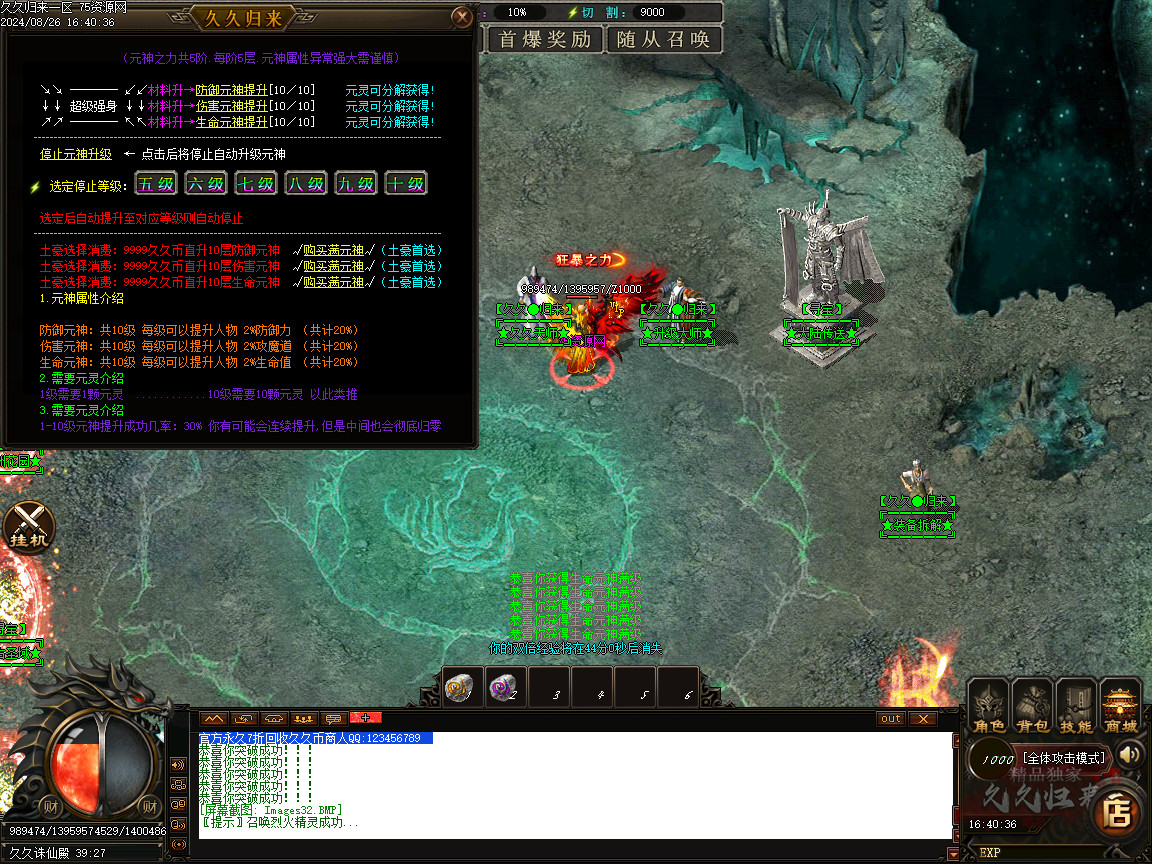This screenshot has height=864, width=1152.
Task: Switch the 全体攻击模式 attack mode
Action: 1062,758
